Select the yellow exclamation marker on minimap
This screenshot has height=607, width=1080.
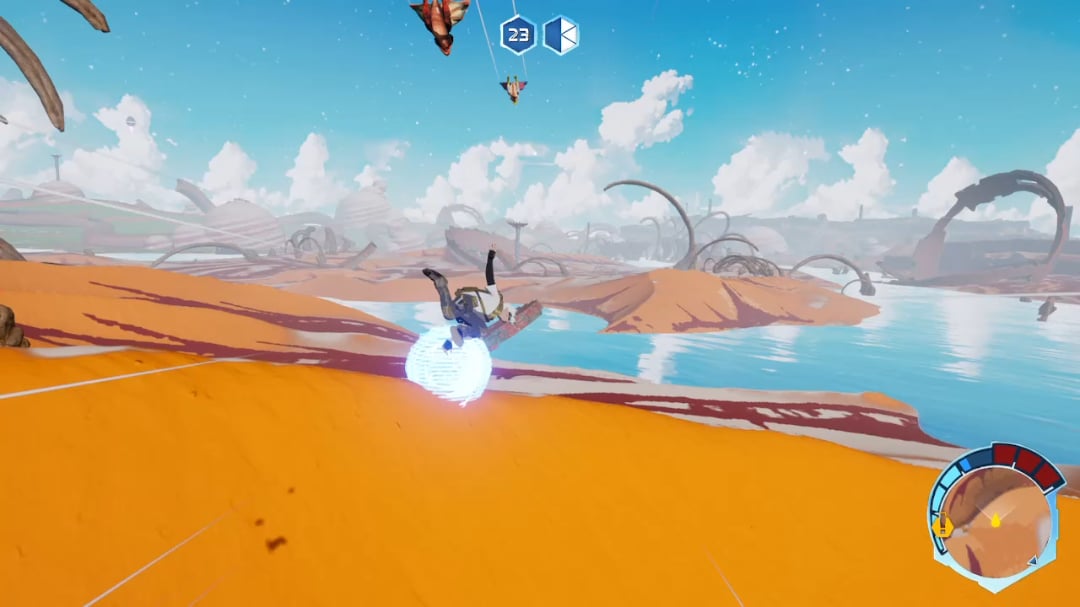pos(941,524)
